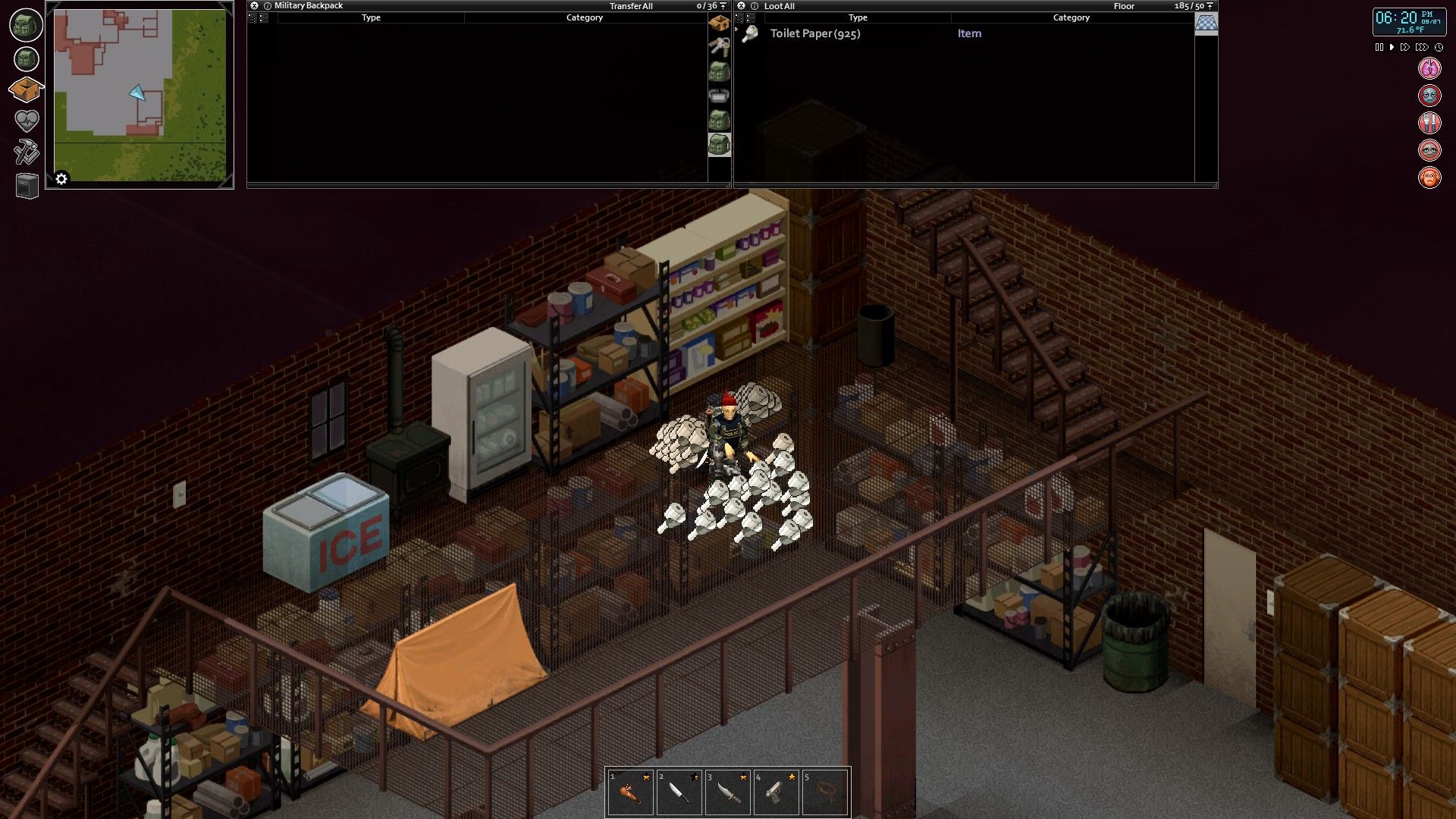
Task: Click the Transfer All button
Action: pyautogui.click(x=632, y=5)
